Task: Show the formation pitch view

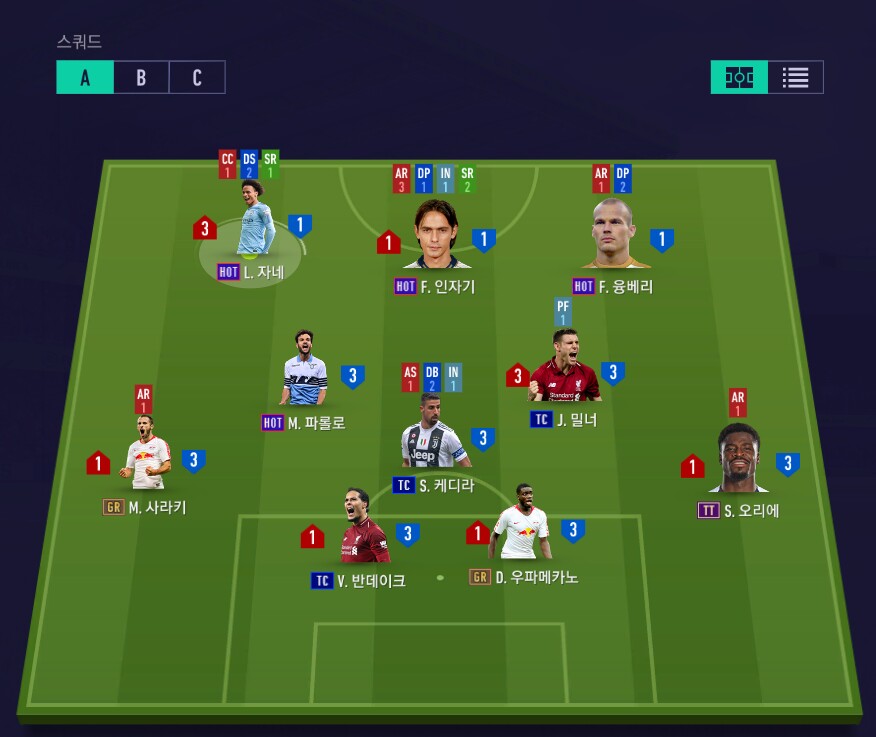Action: [x=739, y=78]
